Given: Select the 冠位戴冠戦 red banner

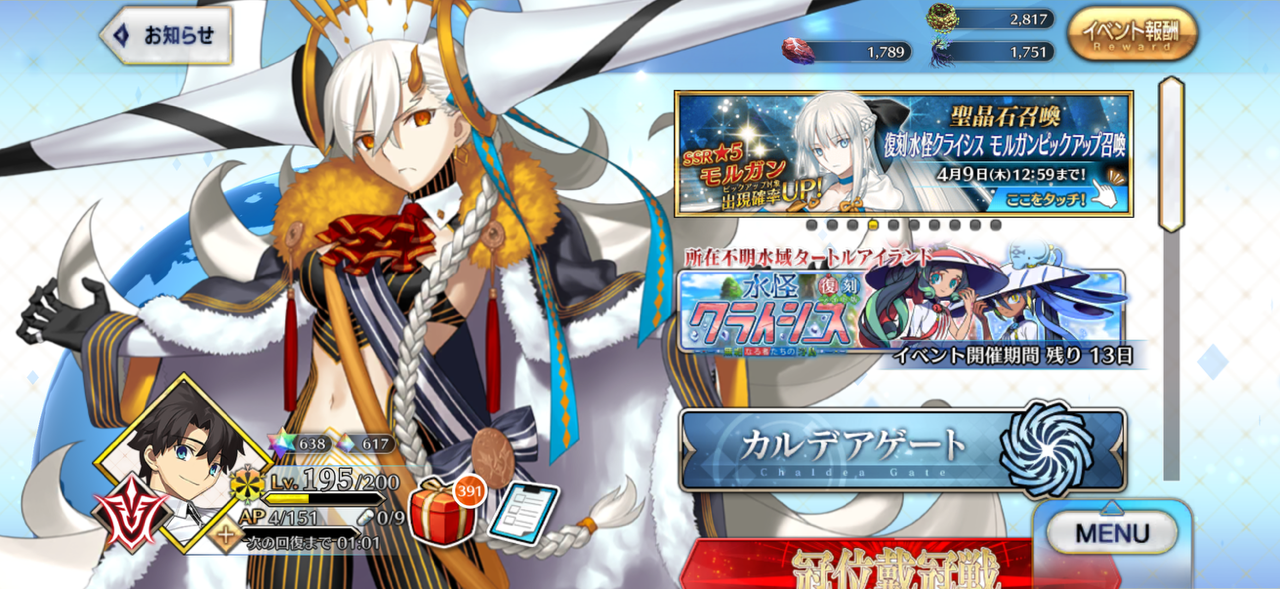Looking at the screenshot, I should pos(858,566).
